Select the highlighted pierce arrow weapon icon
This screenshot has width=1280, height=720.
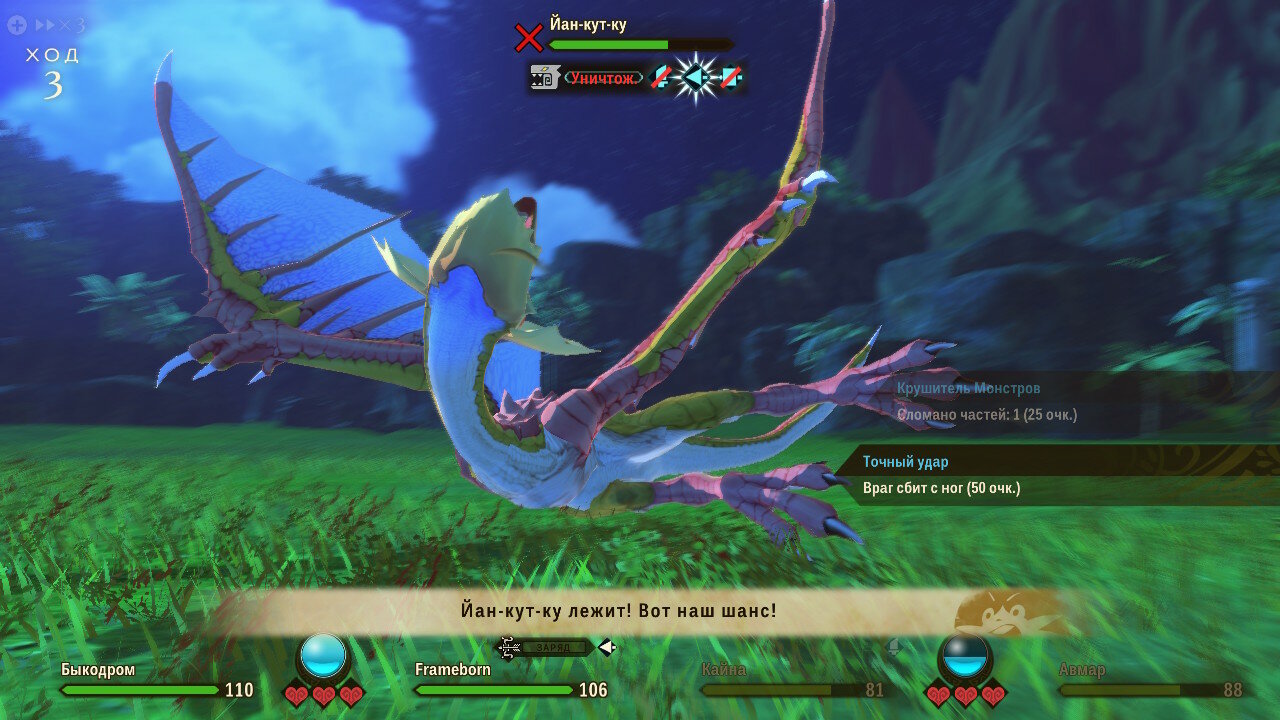pyautogui.click(x=694, y=77)
